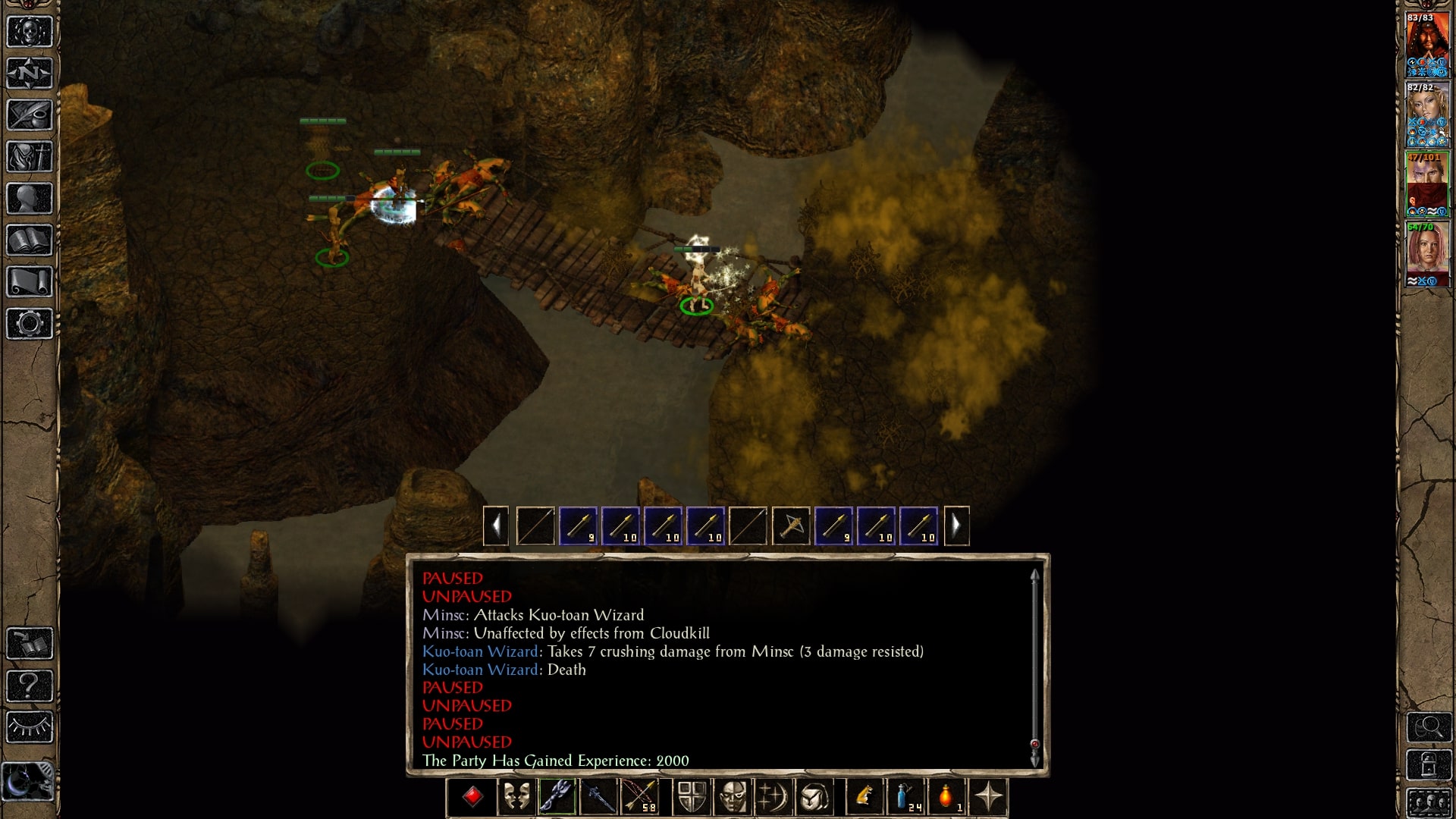Open the character record head icon

pyautogui.click(x=30, y=199)
